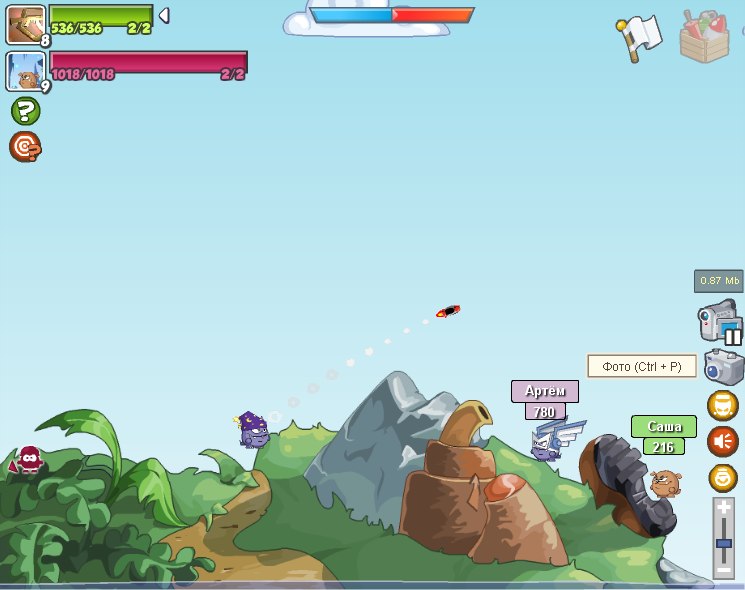The height and width of the screenshot is (590, 745).
Task: Open the green question mark help
Action: pos(25,111)
